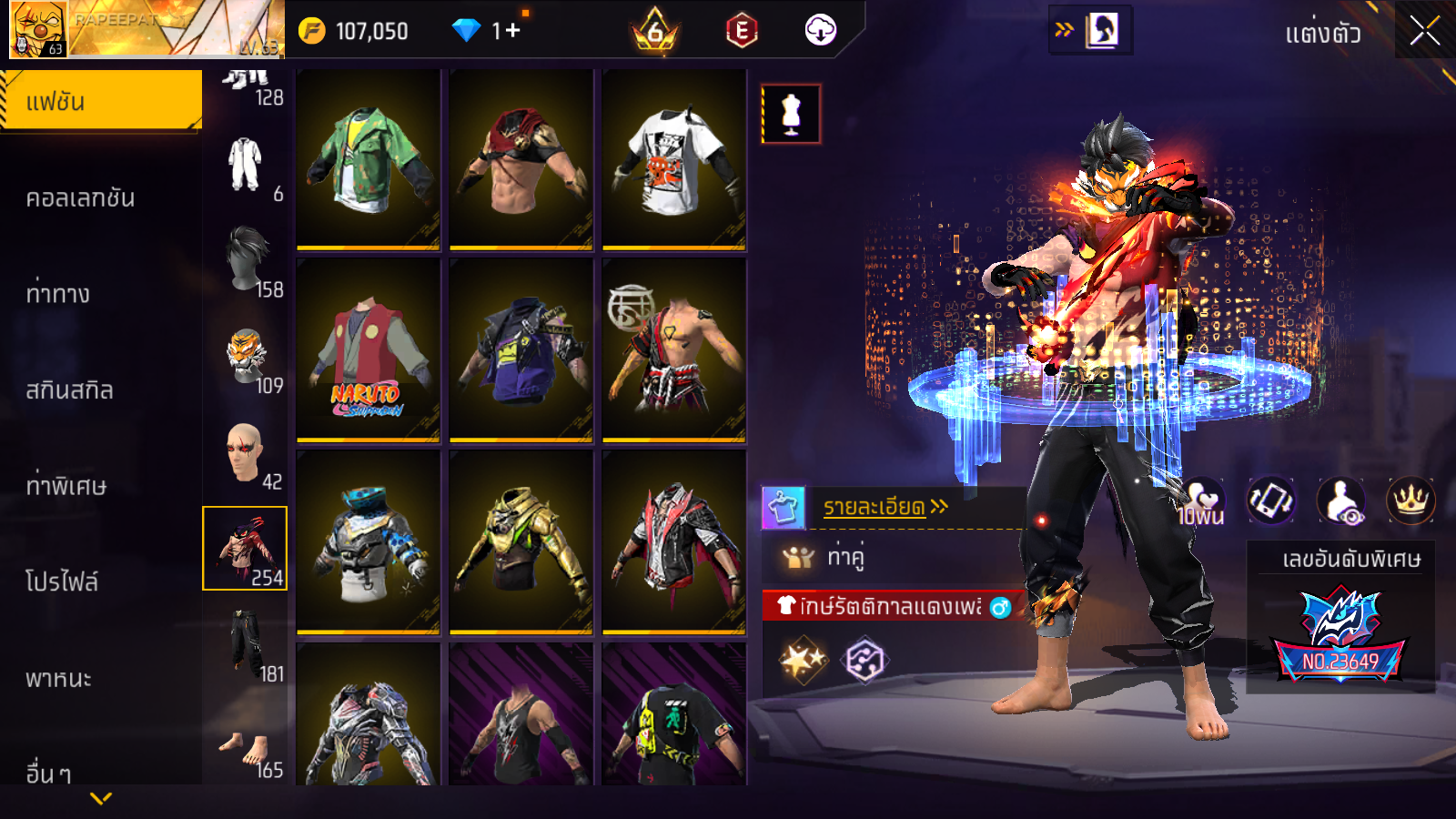The height and width of the screenshot is (819, 1456).
Task: Equip the Naruto Shippuden red vest
Action: 369,351
